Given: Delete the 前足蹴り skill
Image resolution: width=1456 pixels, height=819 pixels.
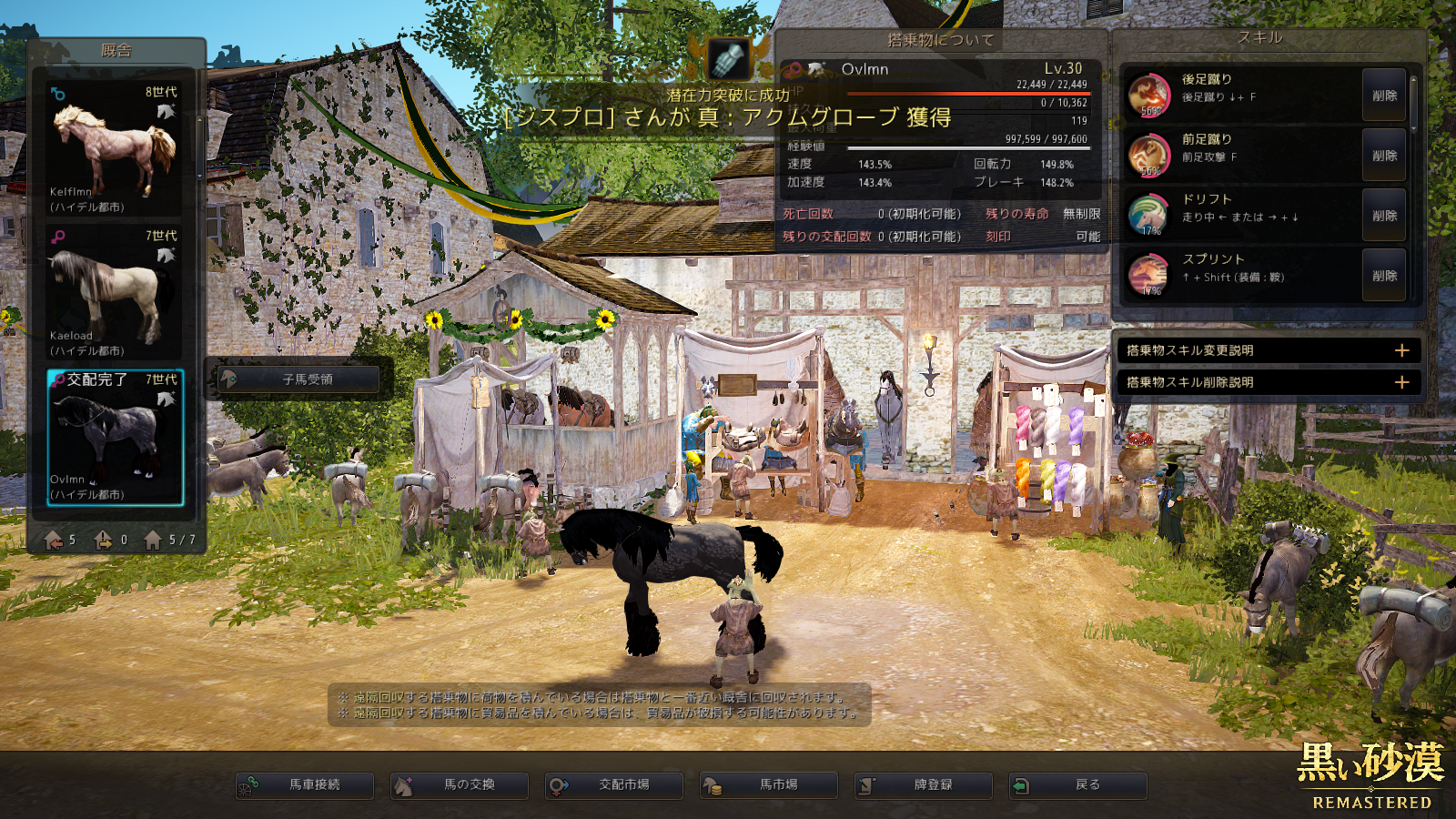Looking at the screenshot, I should (1384, 156).
